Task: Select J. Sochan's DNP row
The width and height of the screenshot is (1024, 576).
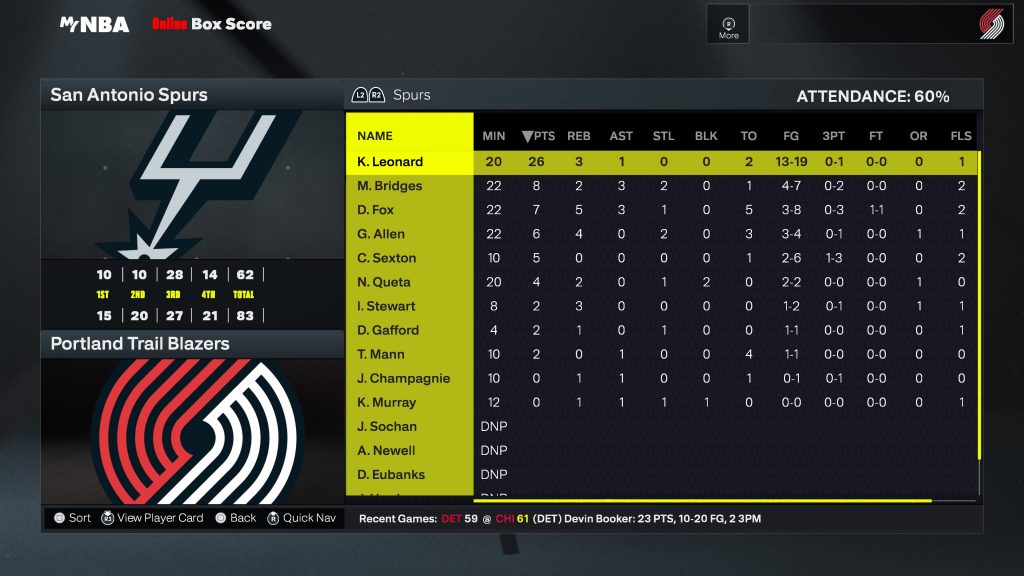Action: (x=387, y=426)
